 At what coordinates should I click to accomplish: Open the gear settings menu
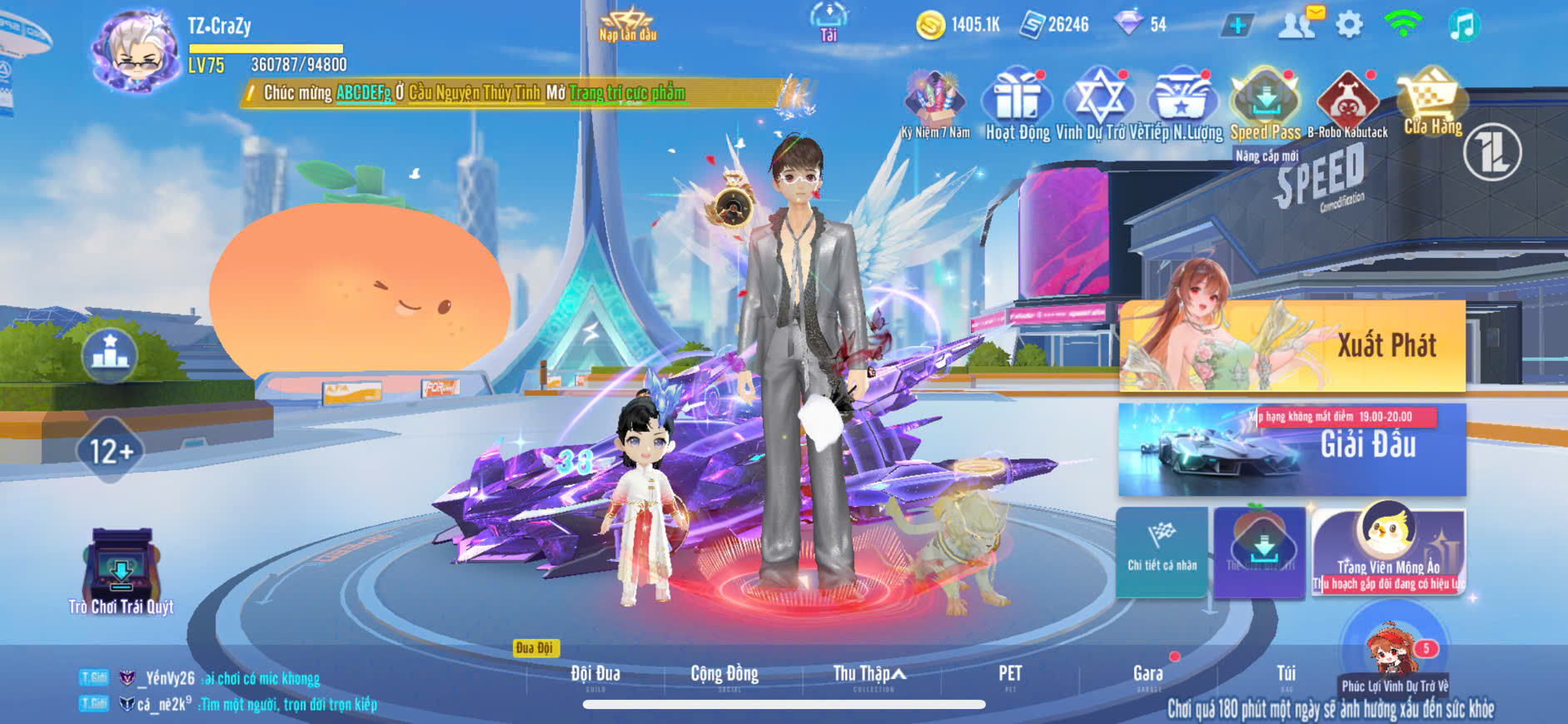point(1349,25)
